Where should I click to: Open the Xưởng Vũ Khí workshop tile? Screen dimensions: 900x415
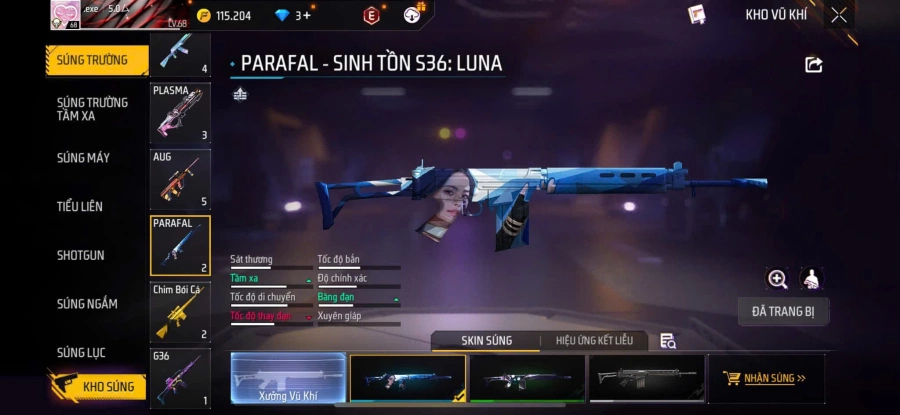(287, 379)
